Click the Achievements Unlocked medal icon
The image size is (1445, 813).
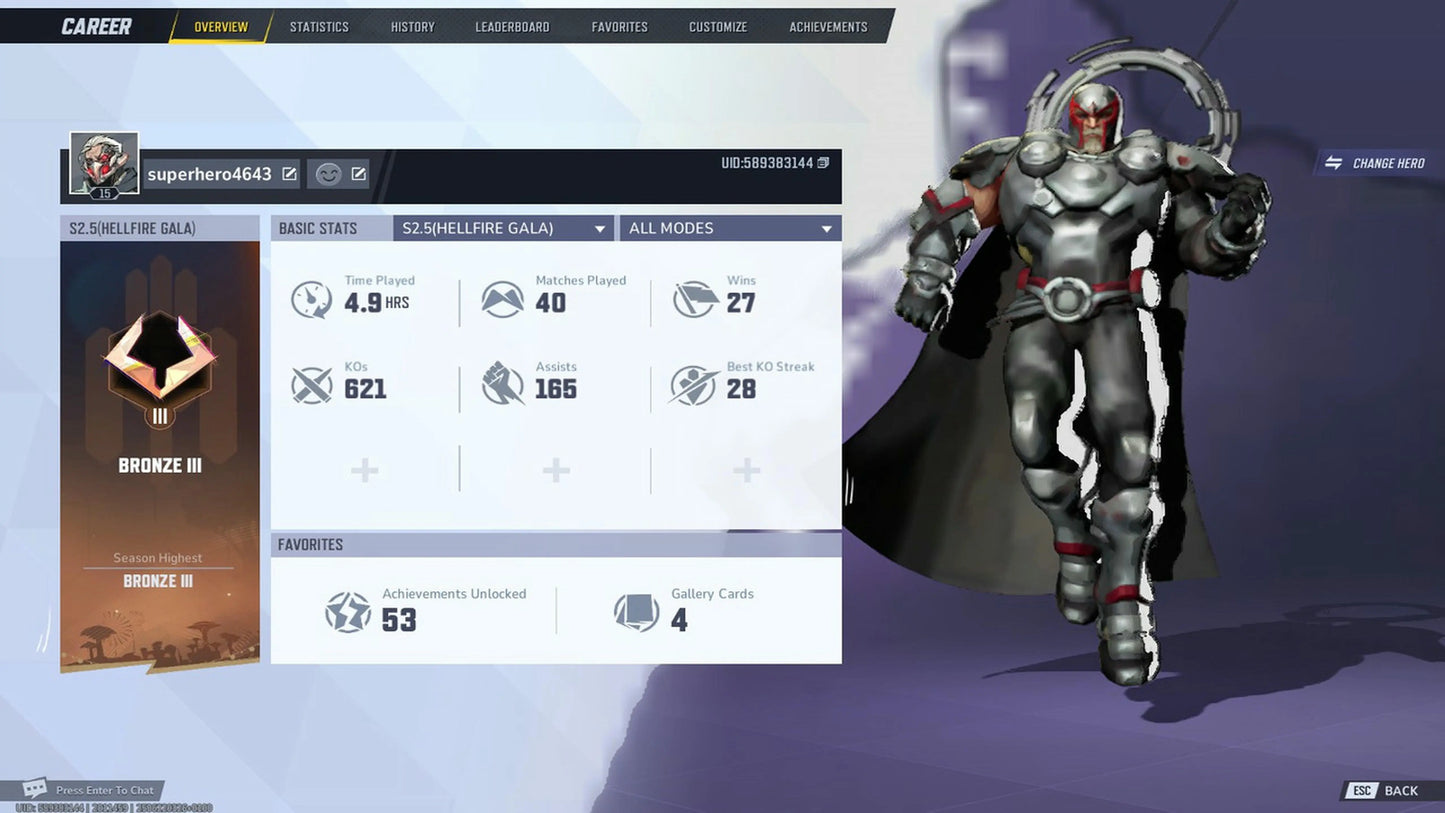tap(347, 610)
